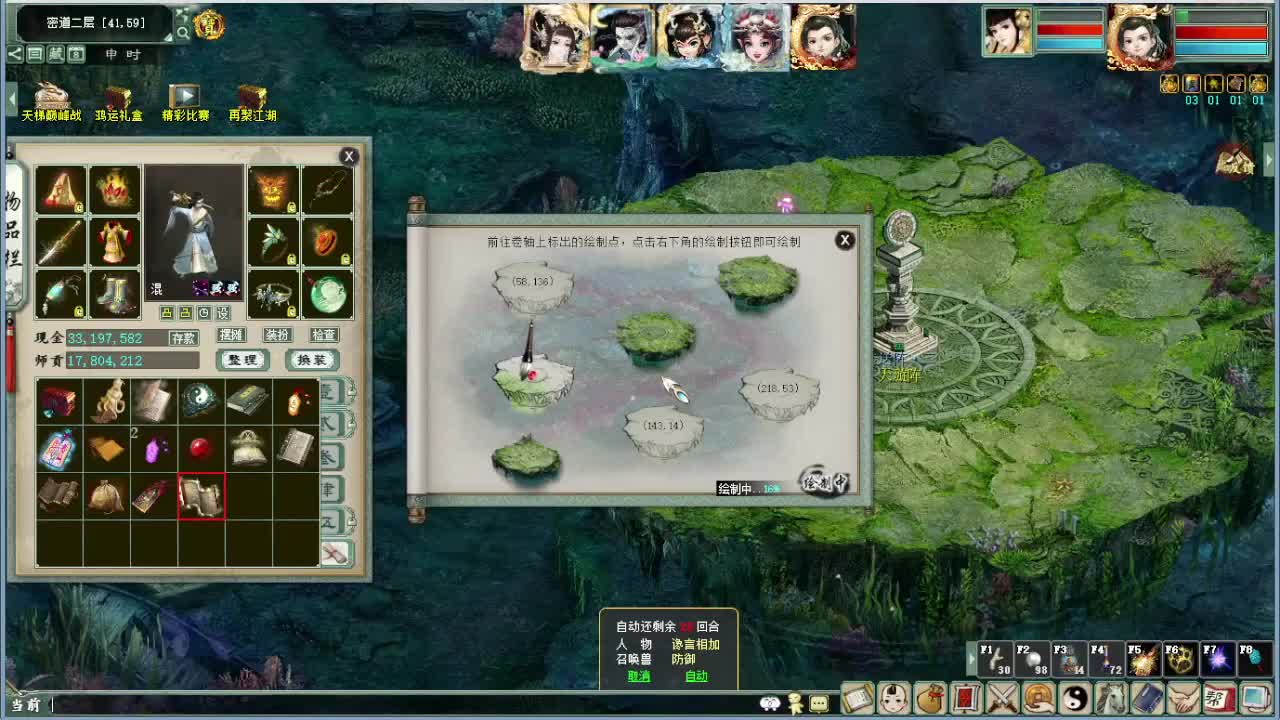Open the yin-yang cultivation icon on the taskbar
Viewport: 1280px width, 720px height.
(x=1075, y=699)
